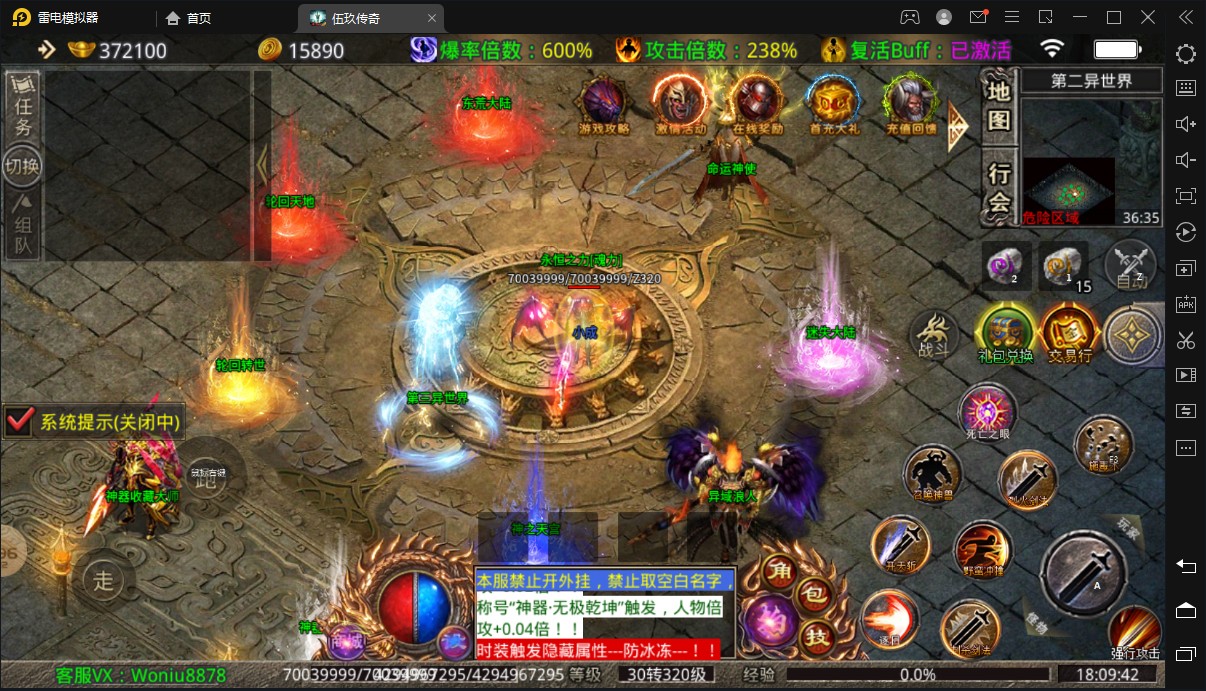Image resolution: width=1206 pixels, height=691 pixels.
Task: Open the 游戏攻略 game guide icon
Action: click(605, 103)
